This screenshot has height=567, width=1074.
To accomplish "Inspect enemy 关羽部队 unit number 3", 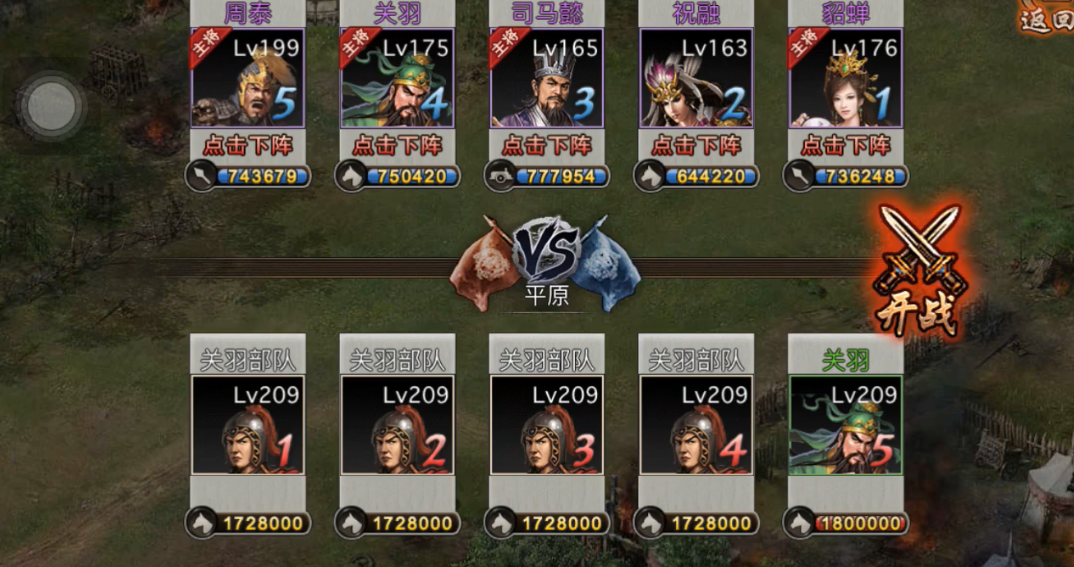I will (546, 425).
